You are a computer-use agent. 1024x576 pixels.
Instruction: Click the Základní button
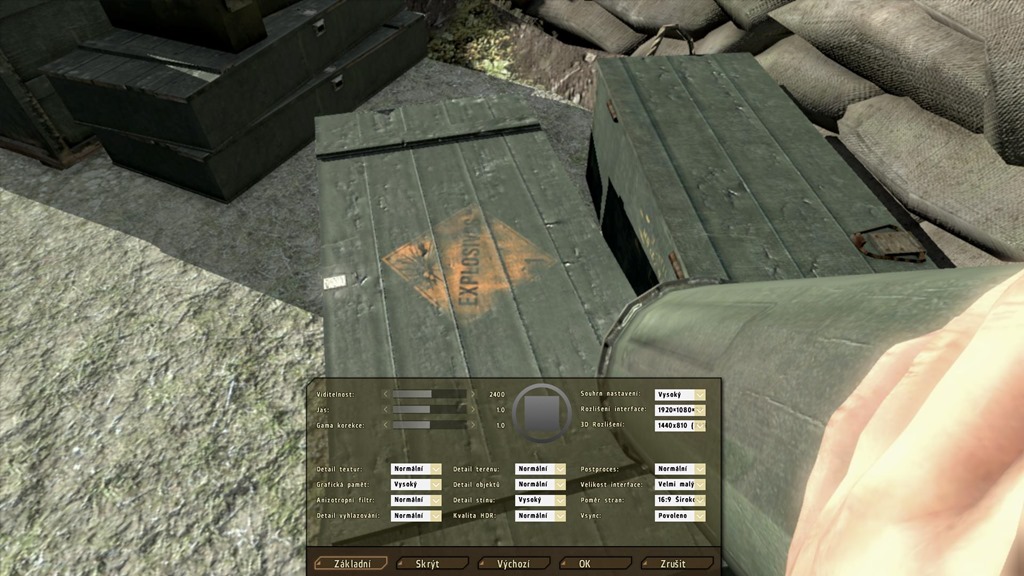pos(351,564)
